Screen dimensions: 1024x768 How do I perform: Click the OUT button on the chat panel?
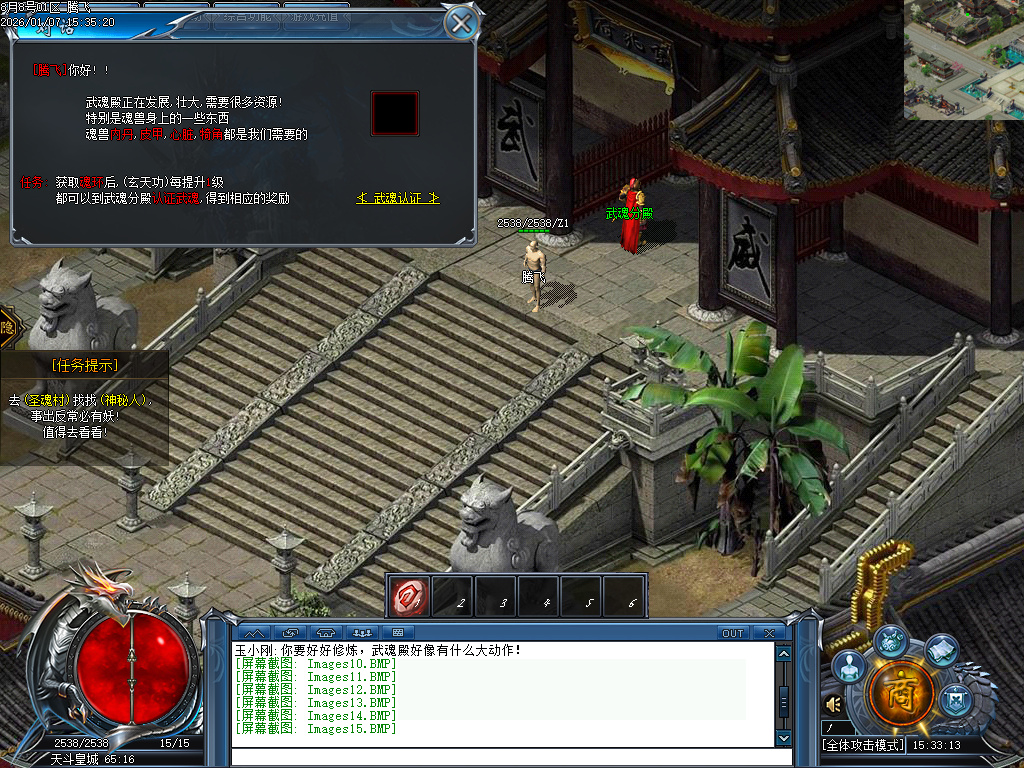733,633
